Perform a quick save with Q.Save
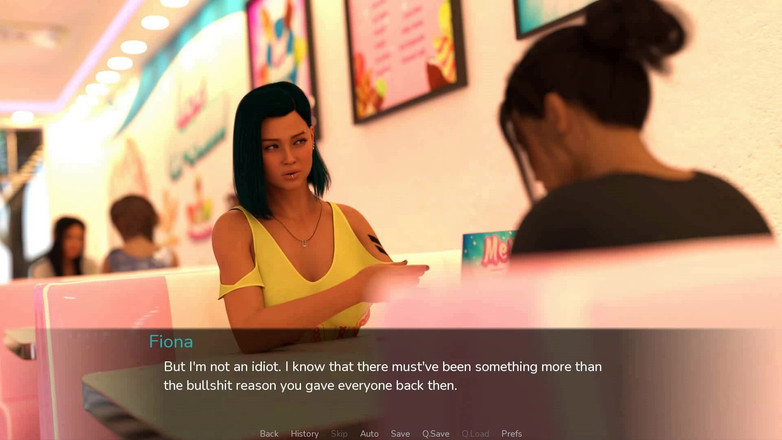This screenshot has width=782, height=440. tap(435, 434)
